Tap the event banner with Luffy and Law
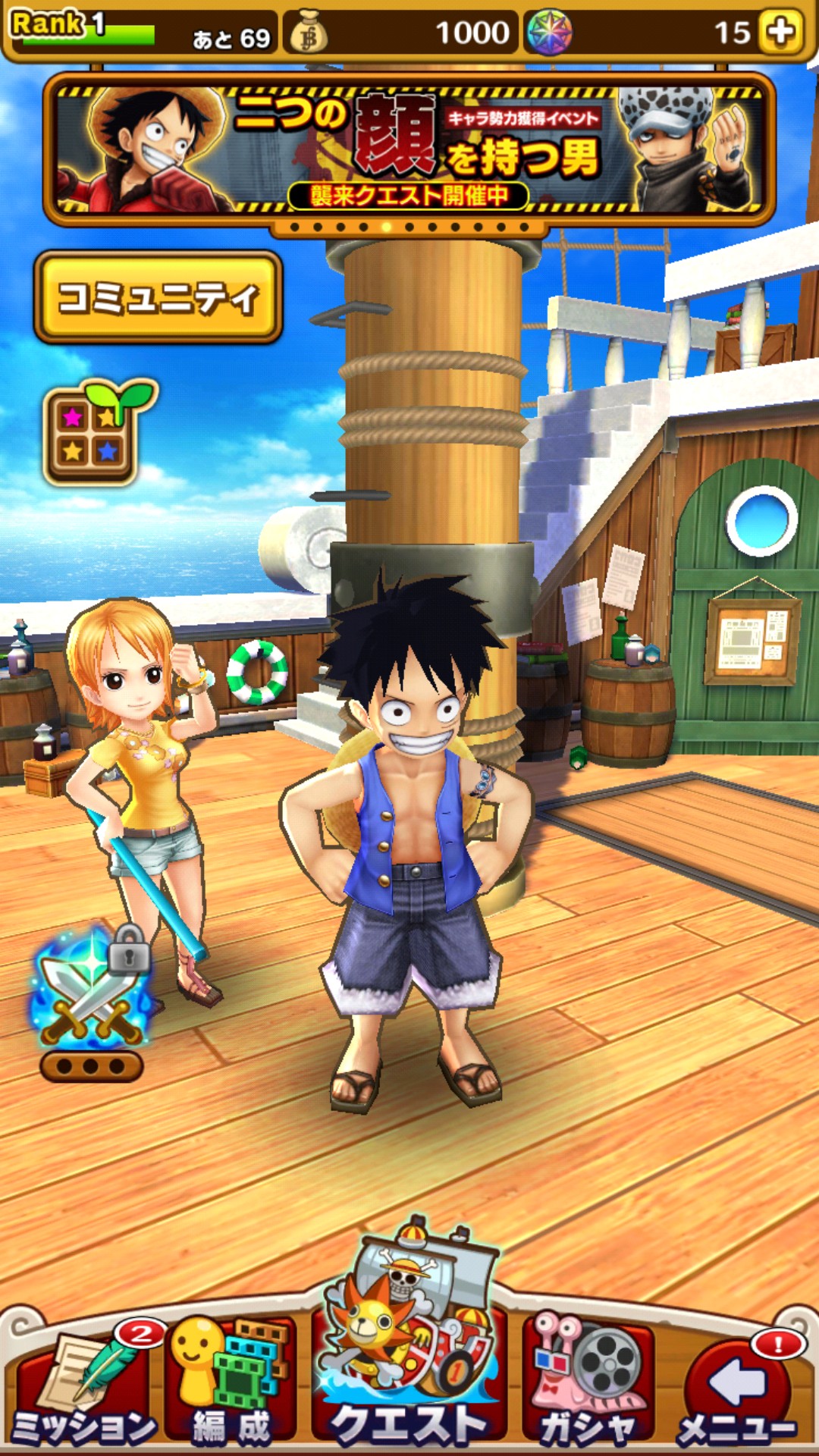The height and width of the screenshot is (1456, 819). click(409, 150)
